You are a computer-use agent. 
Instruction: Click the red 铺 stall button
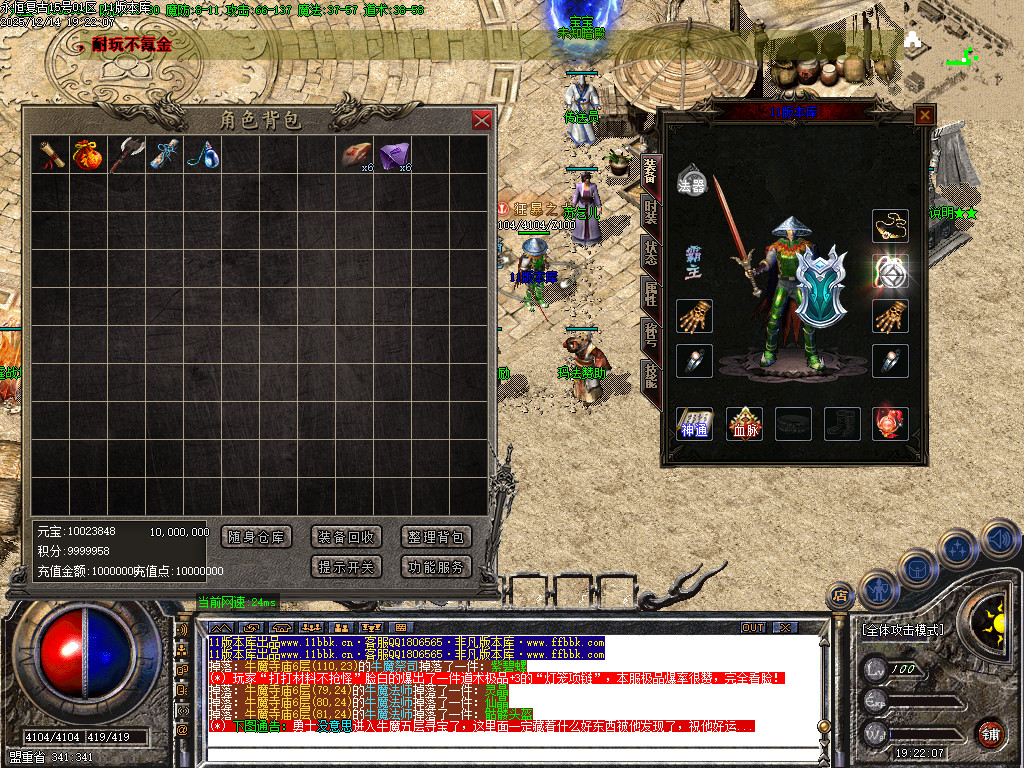tap(990, 734)
